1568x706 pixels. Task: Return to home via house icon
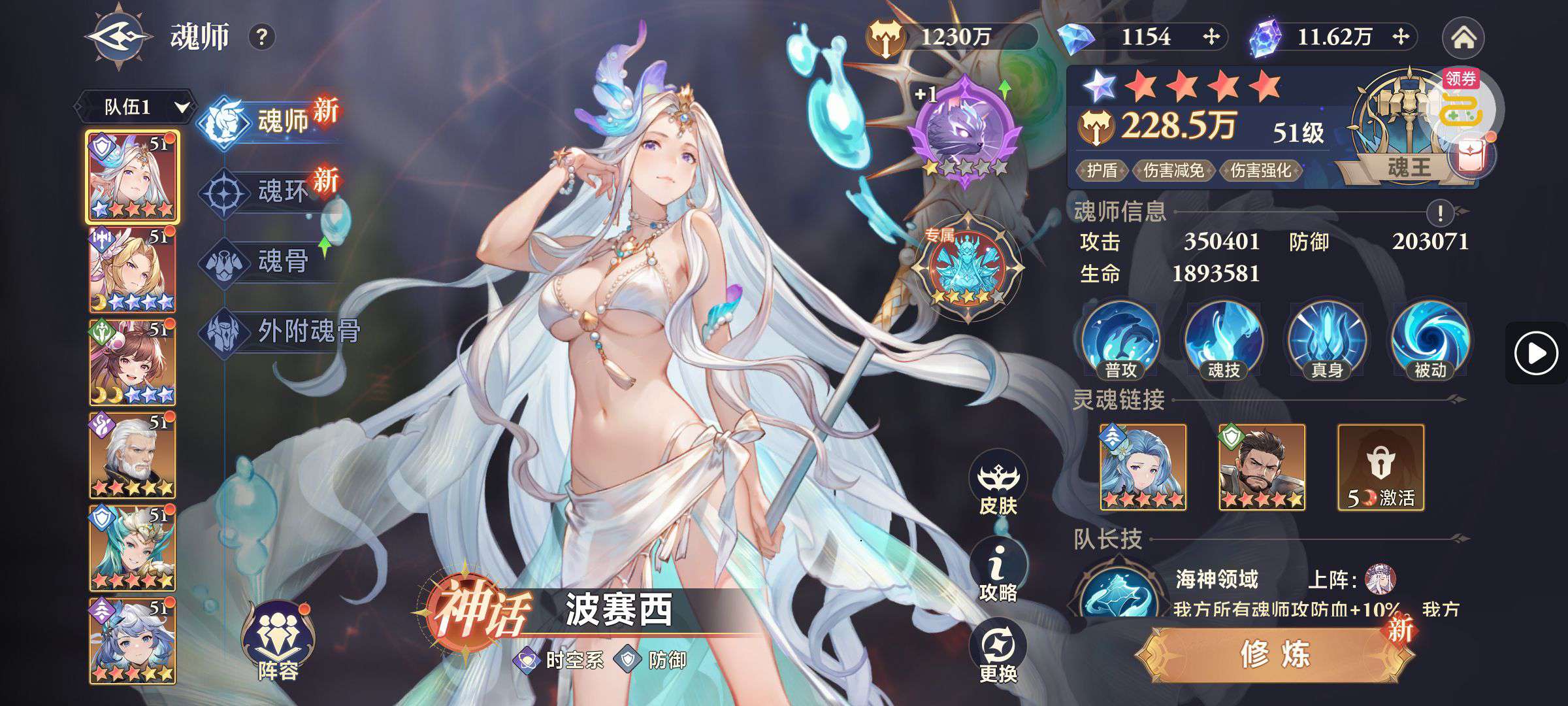click(x=1463, y=38)
